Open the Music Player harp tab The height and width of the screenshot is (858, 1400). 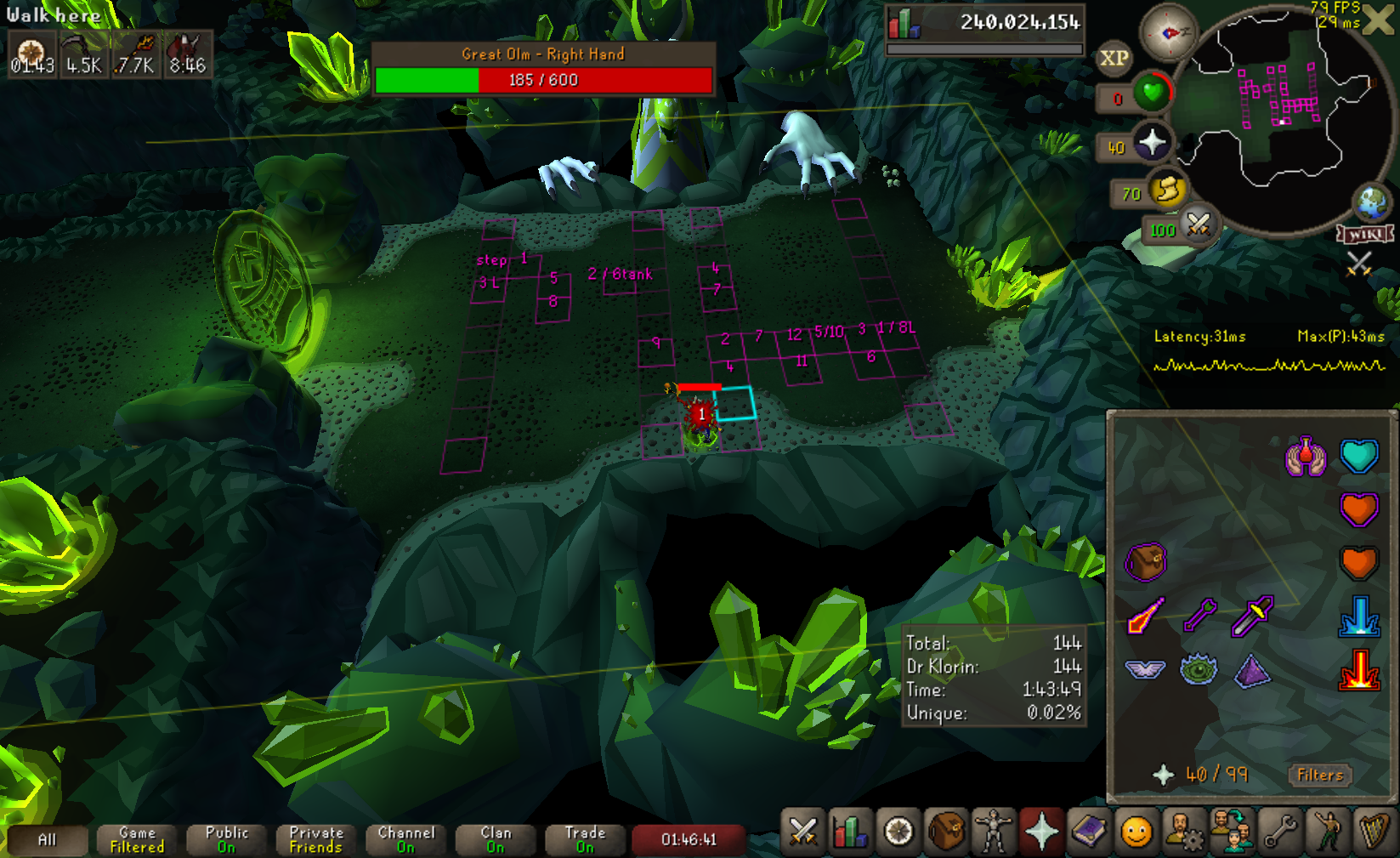point(1374,831)
